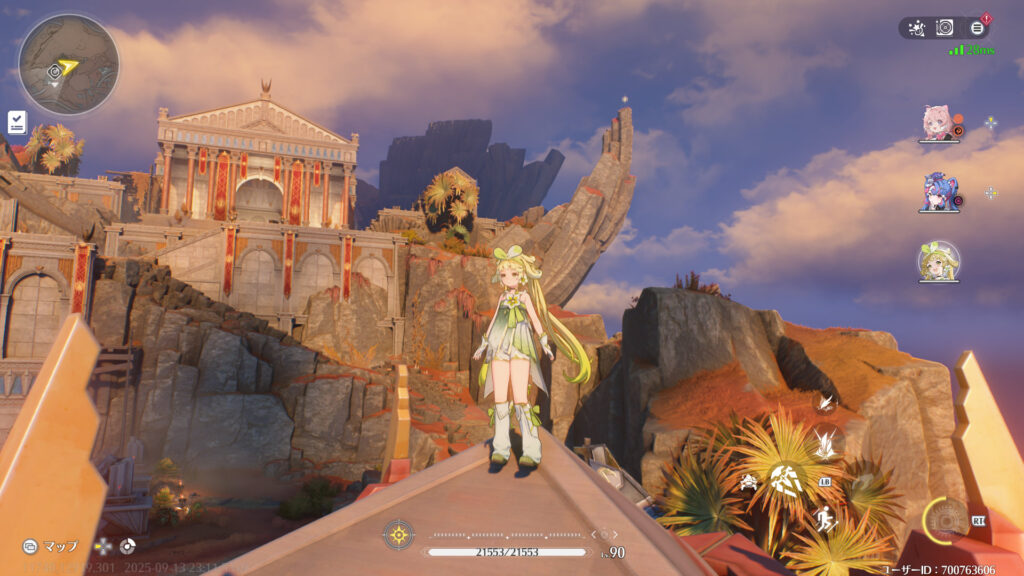The width and height of the screenshot is (1024, 576).
Task: Switch to the blue-haired party member
Action: [x=939, y=192]
